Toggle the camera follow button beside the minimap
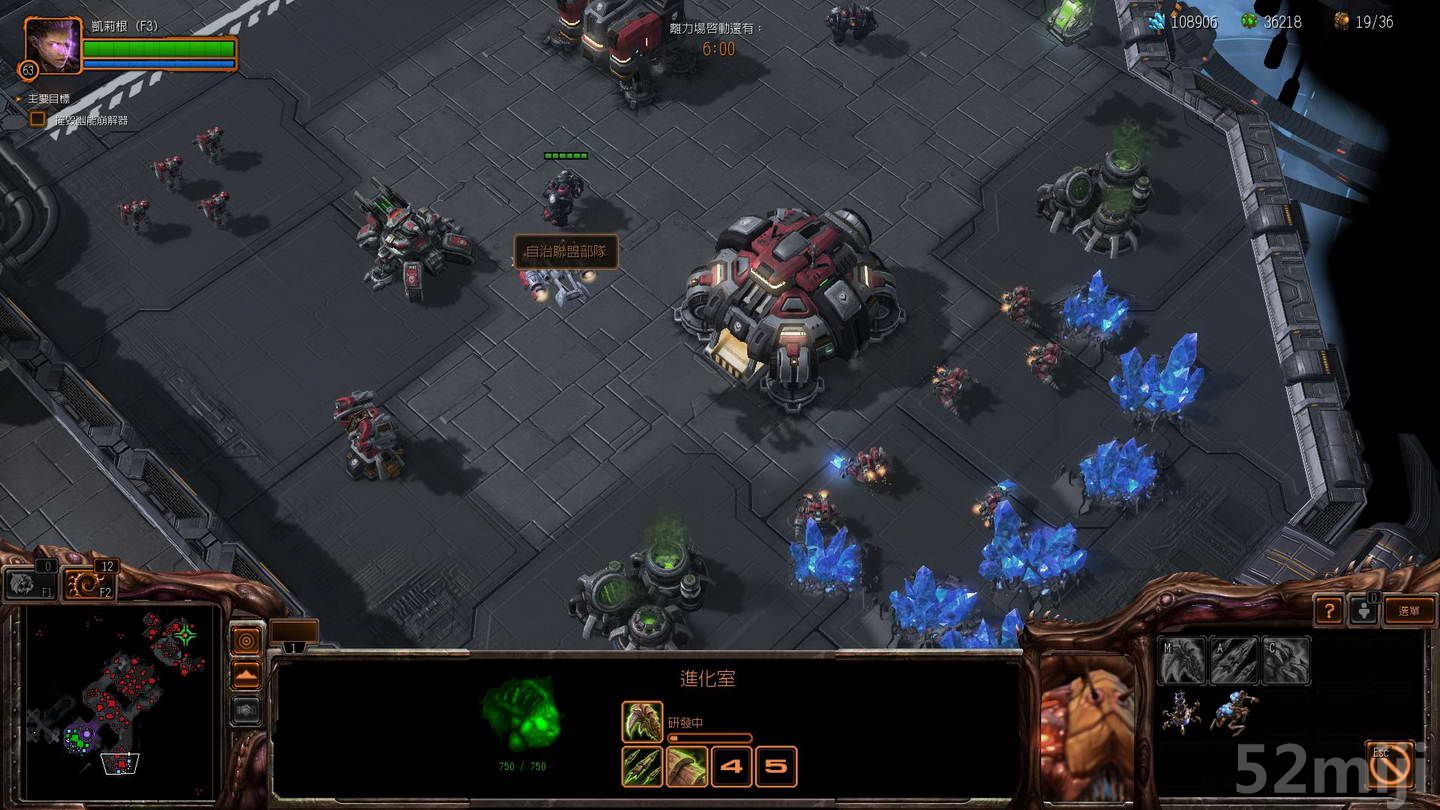1440x810 pixels. tap(246, 640)
